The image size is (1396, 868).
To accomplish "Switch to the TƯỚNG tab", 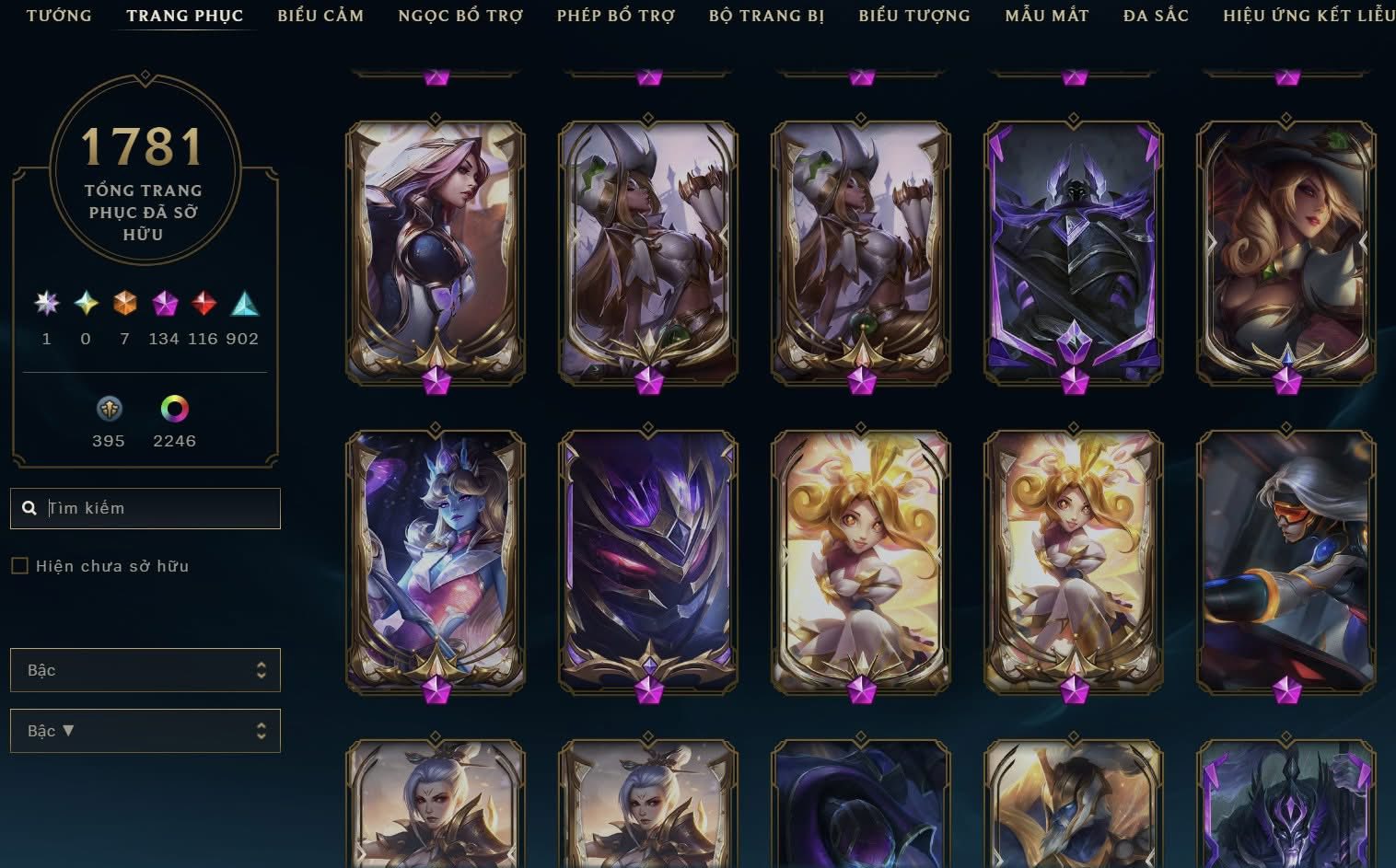I will click(x=59, y=15).
